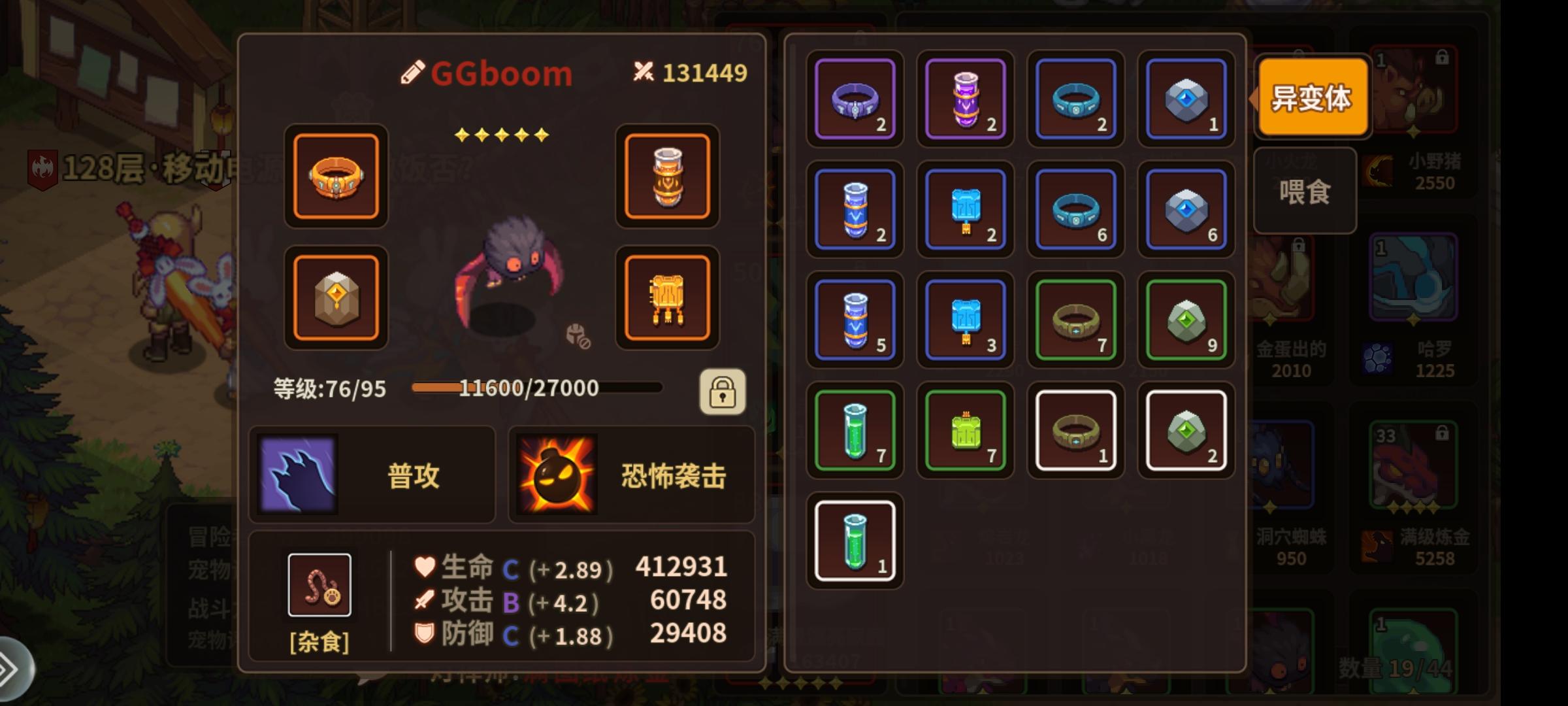Switch to the 喂食 feeding tab

tap(1304, 190)
